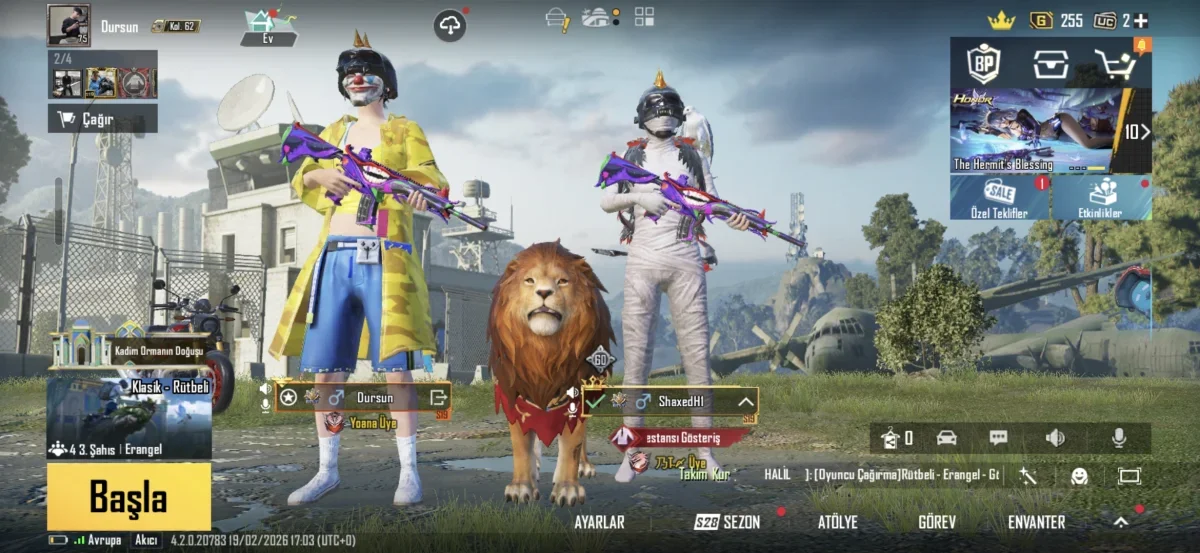
Task: Open the Sezon season page
Action: click(728, 522)
